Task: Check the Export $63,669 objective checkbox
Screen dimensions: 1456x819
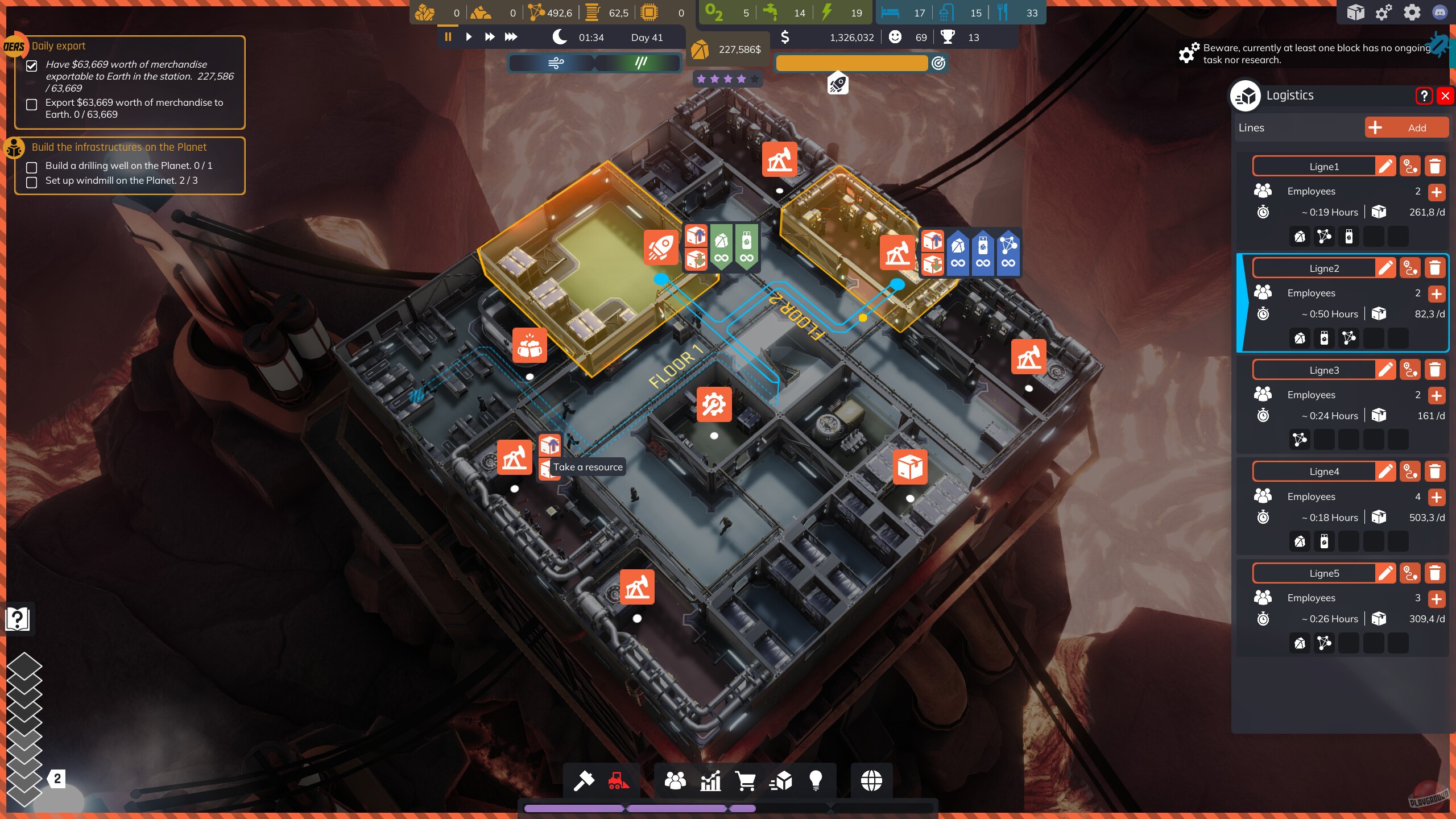Action: (32, 105)
